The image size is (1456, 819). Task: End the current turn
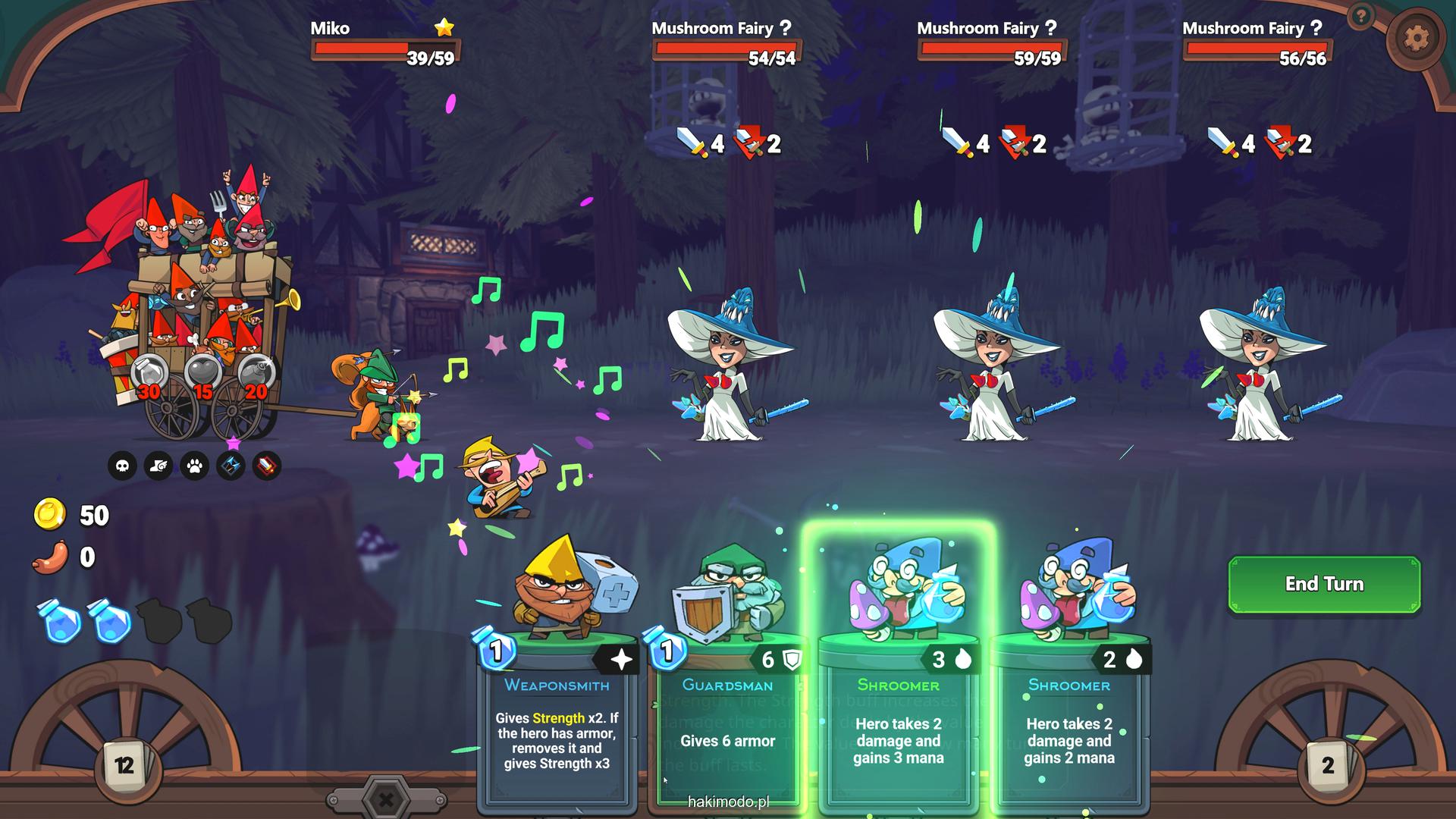click(1323, 584)
